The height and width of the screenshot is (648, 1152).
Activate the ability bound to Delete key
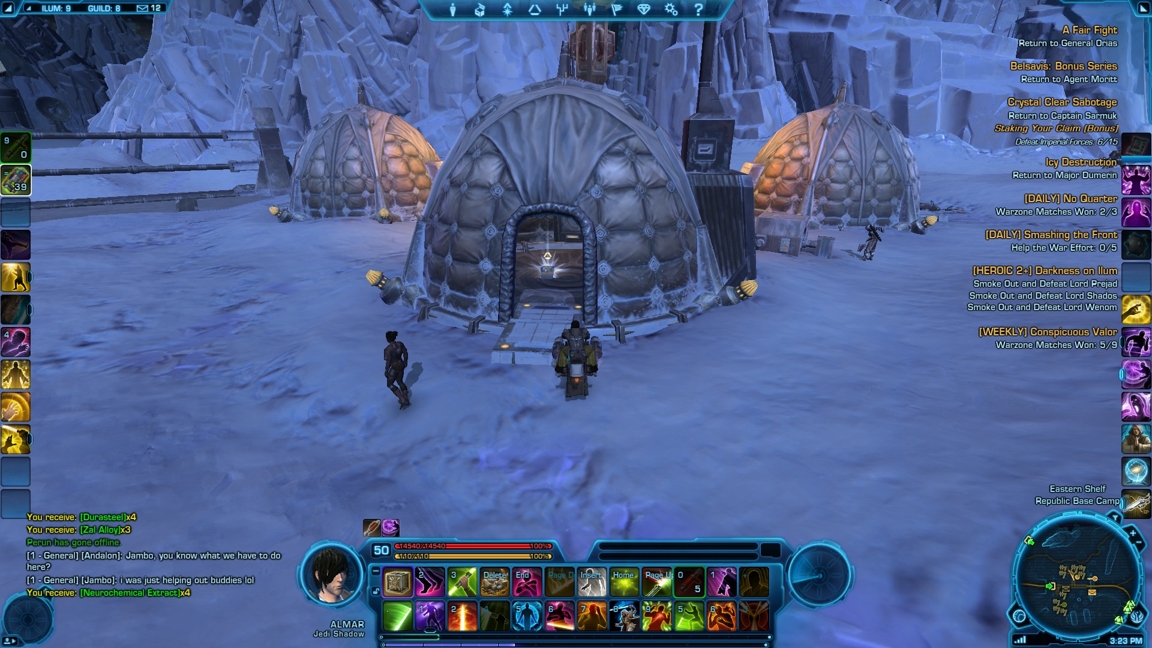[495, 582]
